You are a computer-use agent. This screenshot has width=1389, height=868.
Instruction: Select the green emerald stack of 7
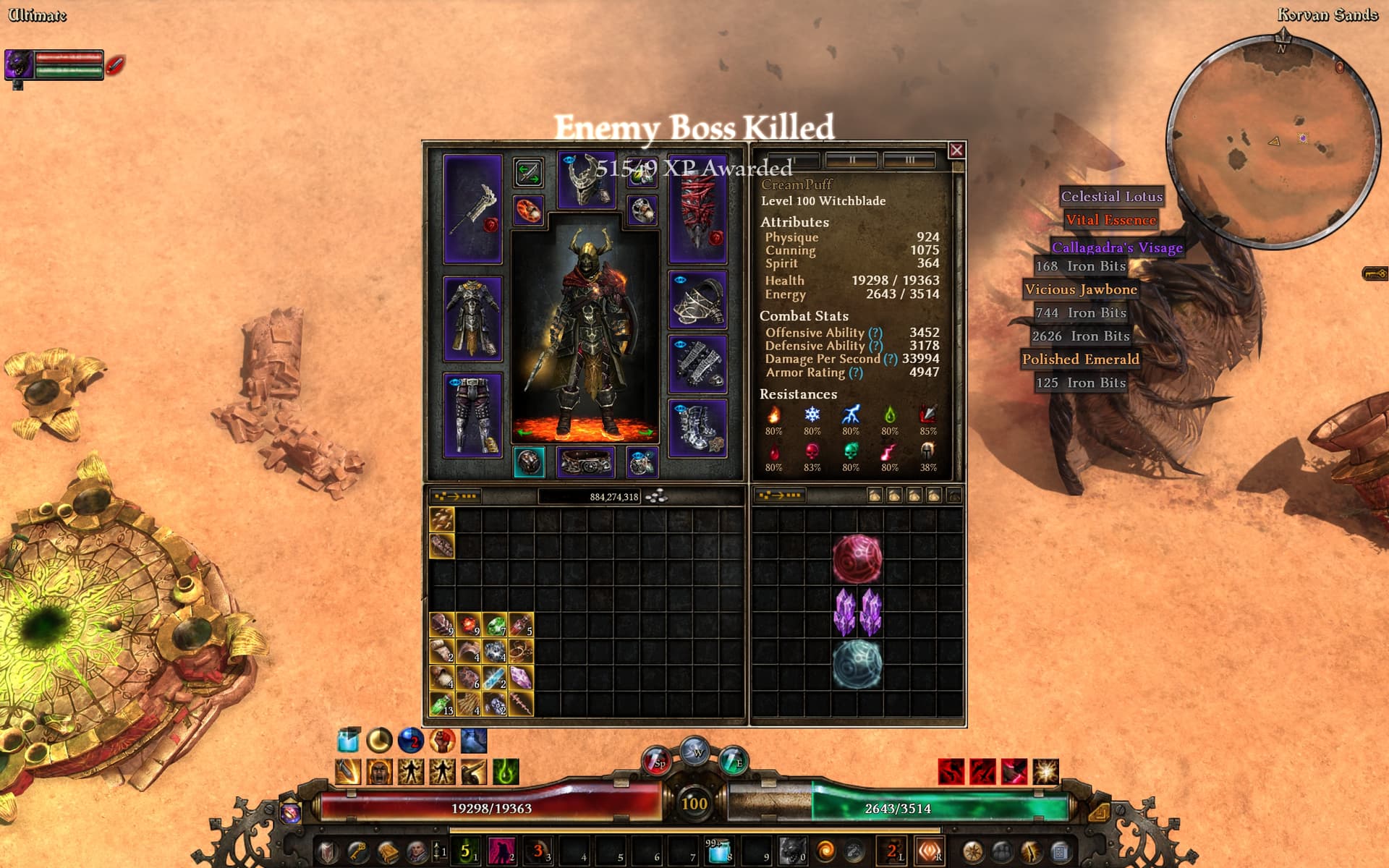pyautogui.click(x=495, y=625)
